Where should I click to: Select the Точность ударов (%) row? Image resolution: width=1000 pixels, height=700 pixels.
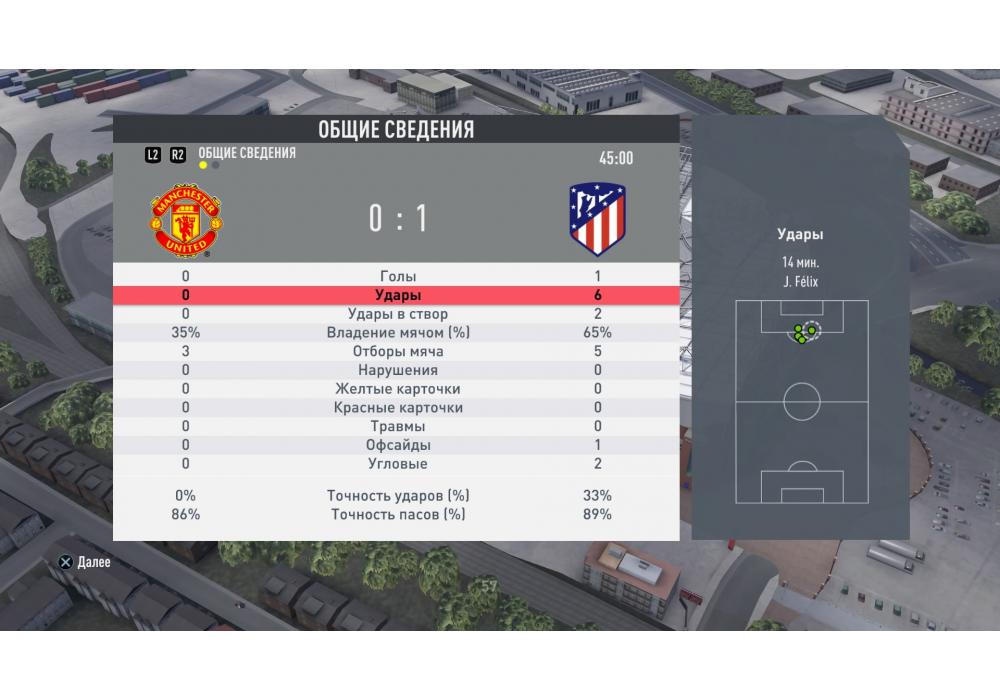pos(397,496)
